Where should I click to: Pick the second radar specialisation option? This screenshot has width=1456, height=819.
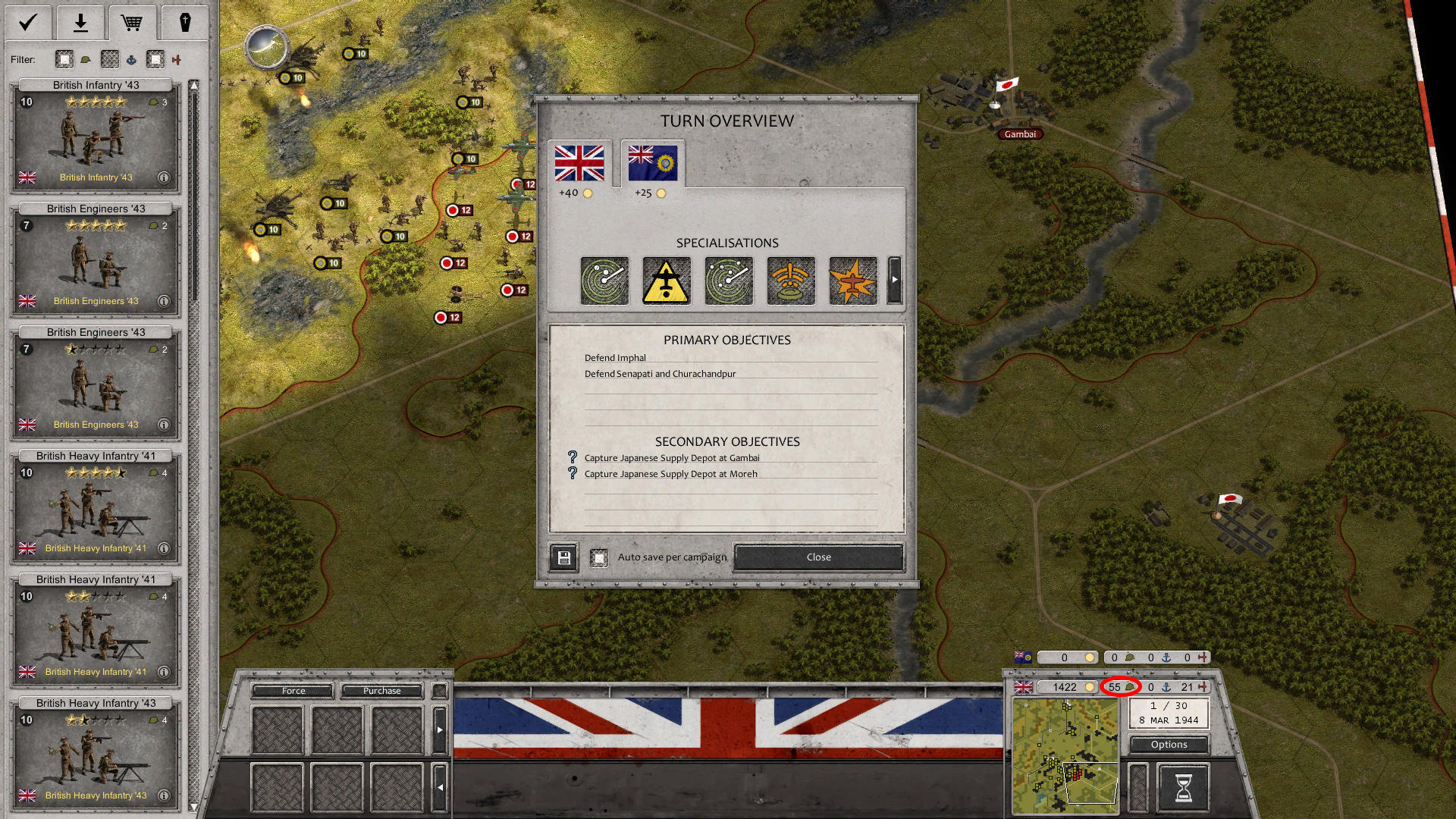pos(729,281)
